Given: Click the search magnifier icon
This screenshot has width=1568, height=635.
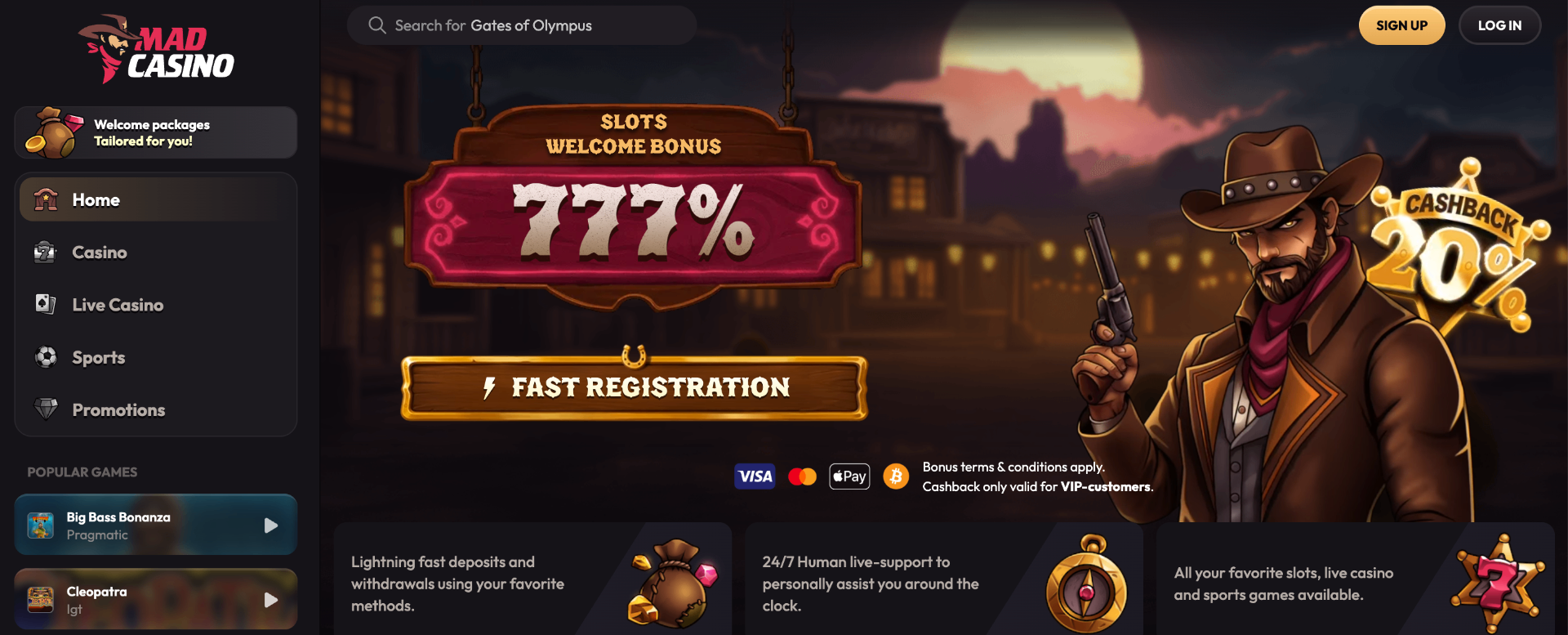Looking at the screenshot, I should tap(376, 25).
